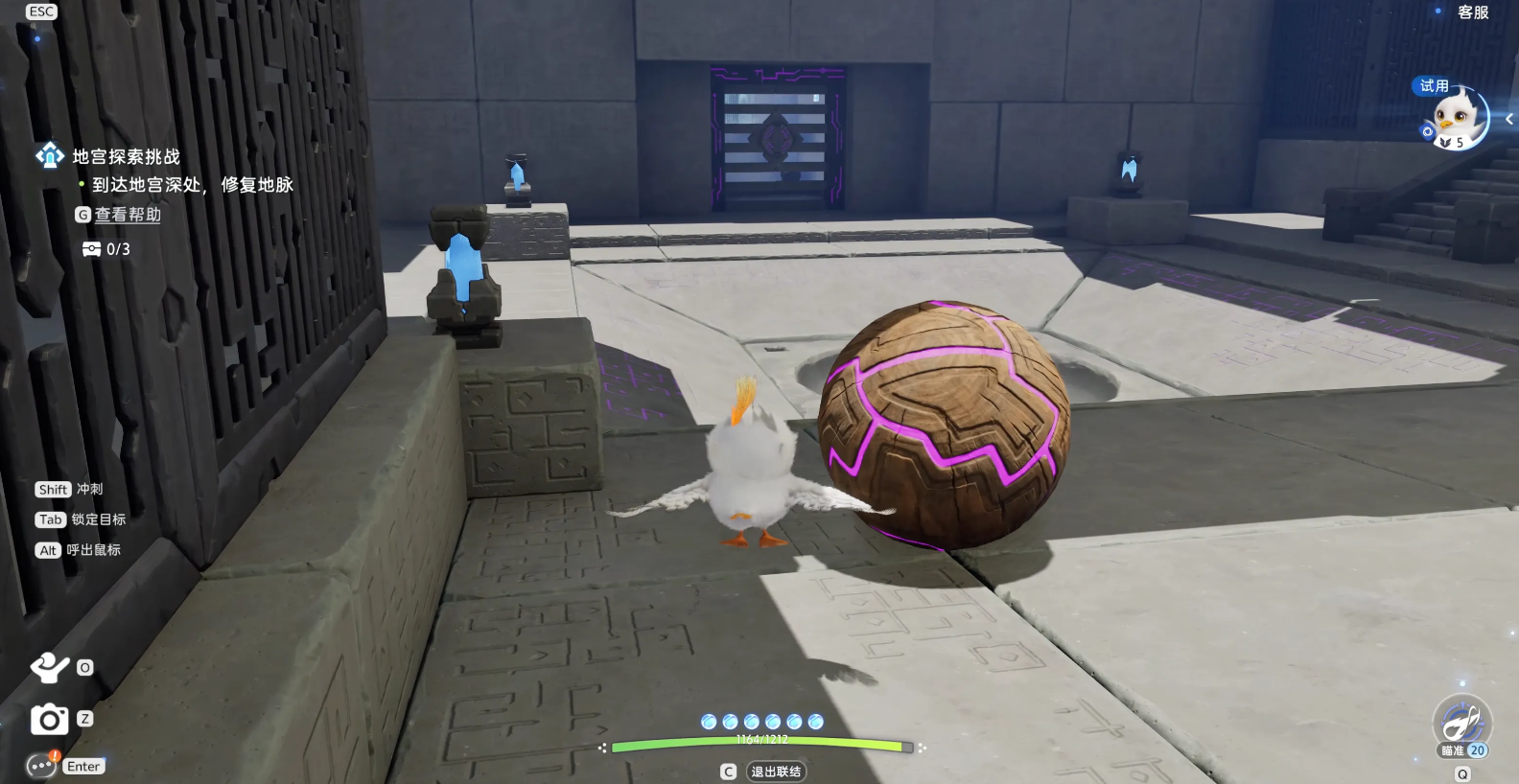Open the emote pose icon

coord(49,667)
